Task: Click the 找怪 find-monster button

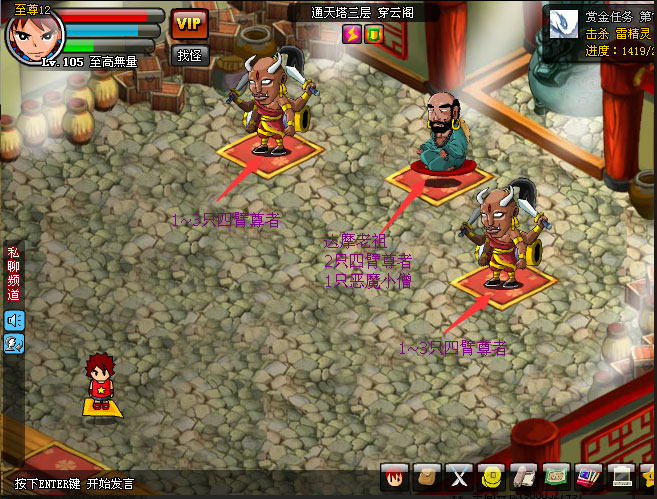Action: pos(189,55)
